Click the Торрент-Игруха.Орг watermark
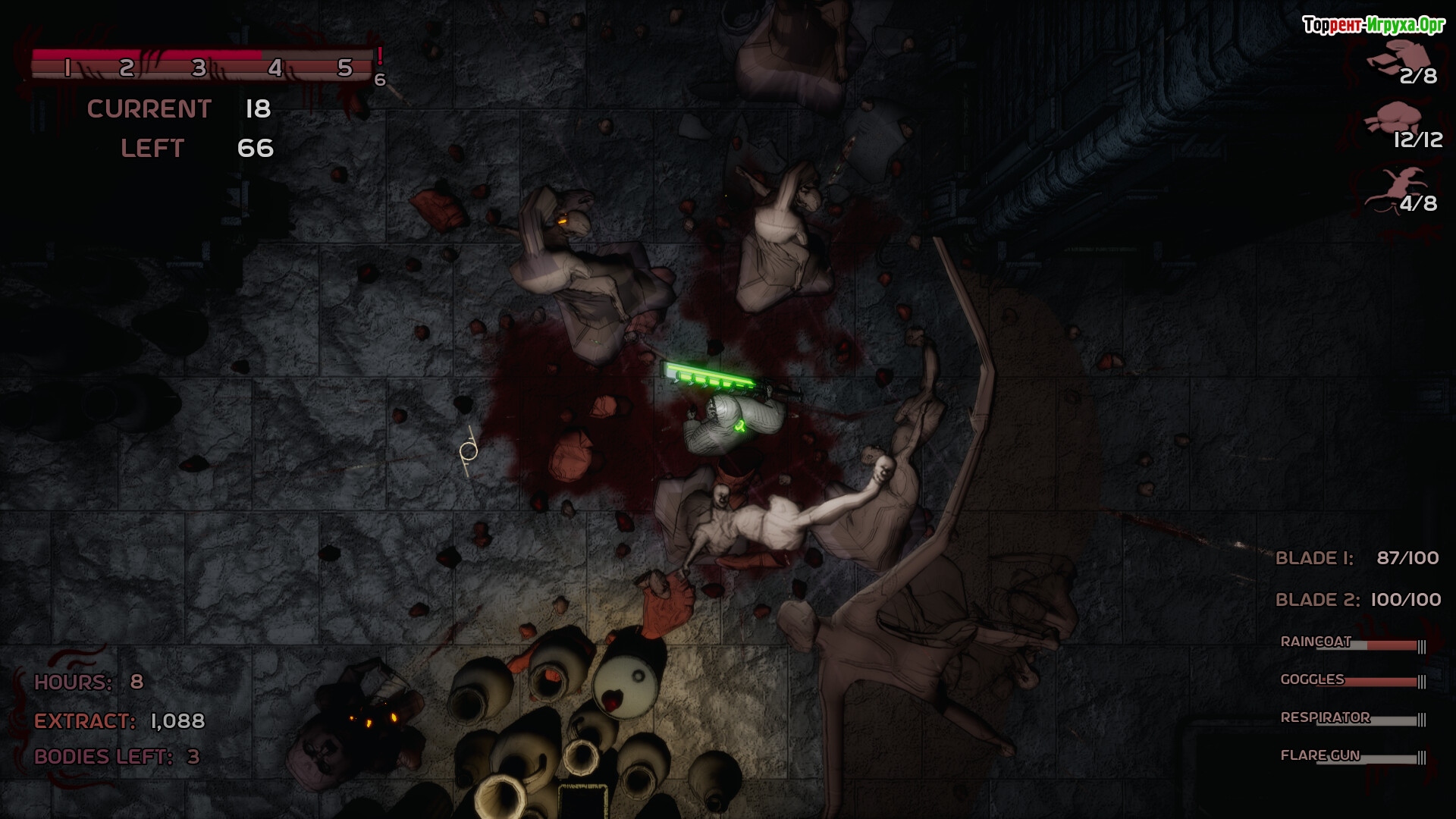This screenshot has width=1456, height=819. pyautogui.click(x=1373, y=25)
